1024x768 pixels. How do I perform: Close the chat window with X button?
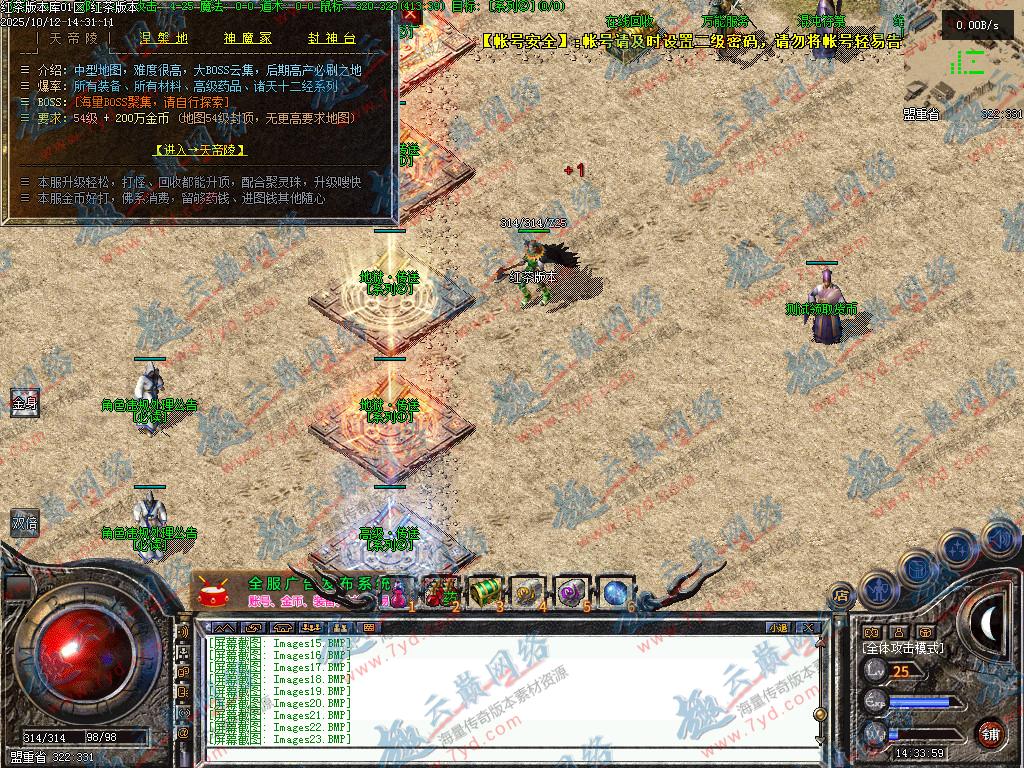coord(808,628)
